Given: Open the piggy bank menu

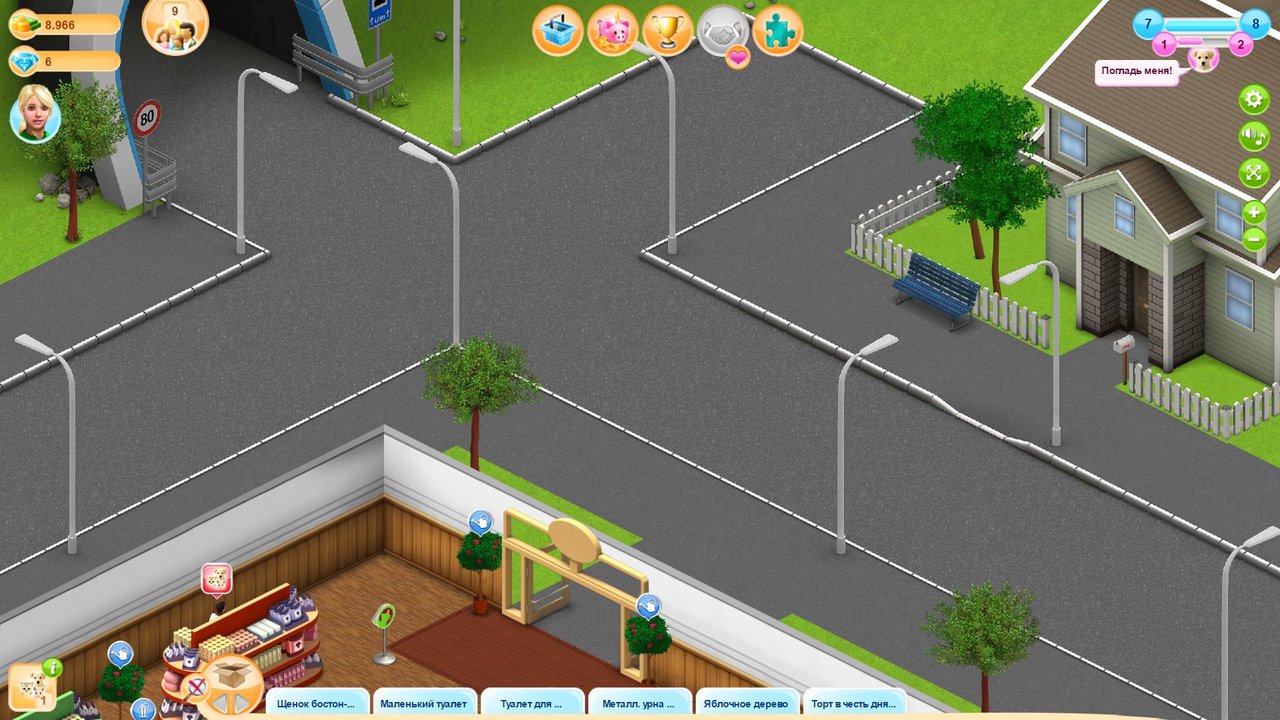Looking at the screenshot, I should [x=613, y=31].
